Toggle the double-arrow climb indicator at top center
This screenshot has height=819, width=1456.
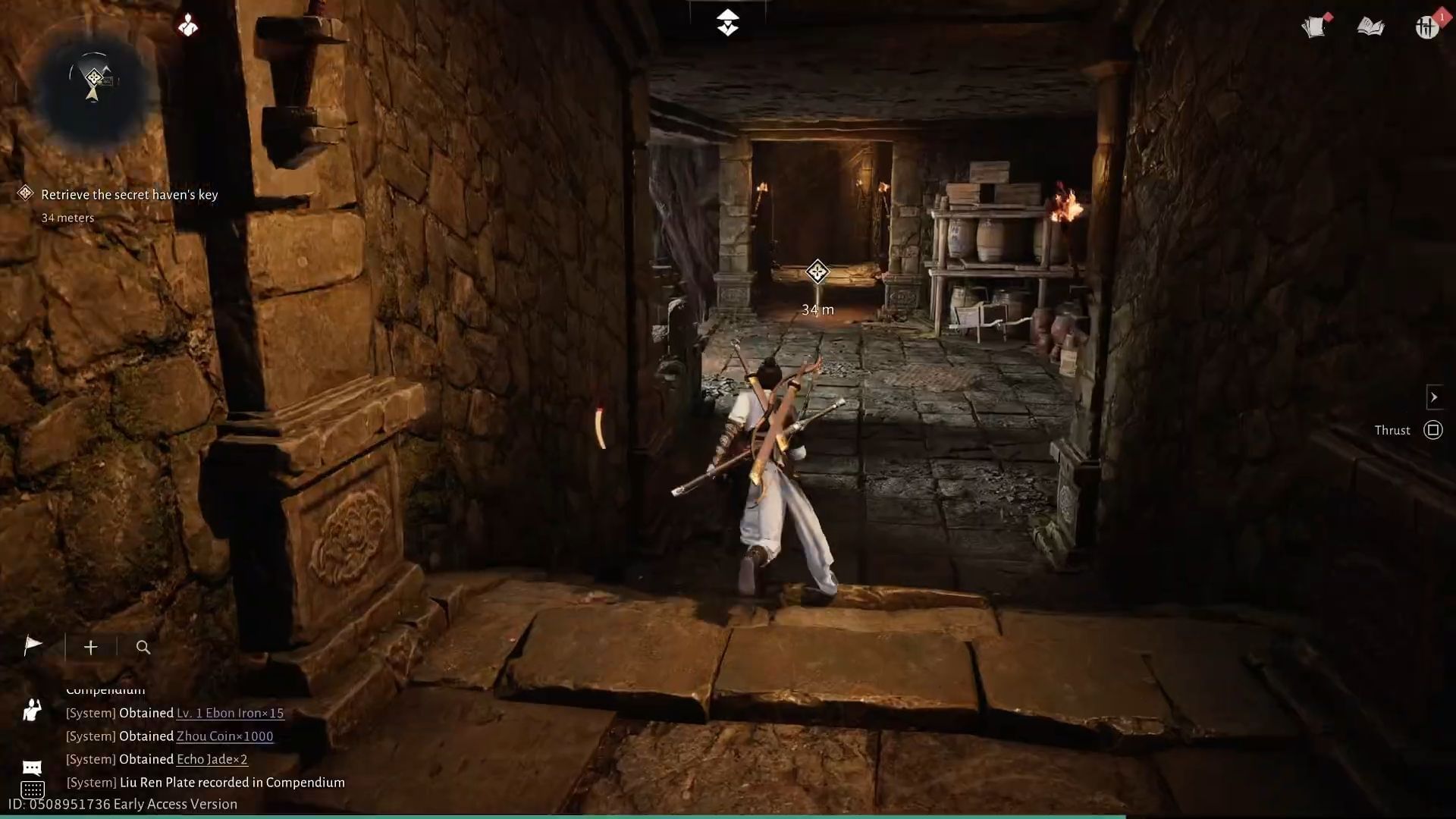(x=728, y=22)
